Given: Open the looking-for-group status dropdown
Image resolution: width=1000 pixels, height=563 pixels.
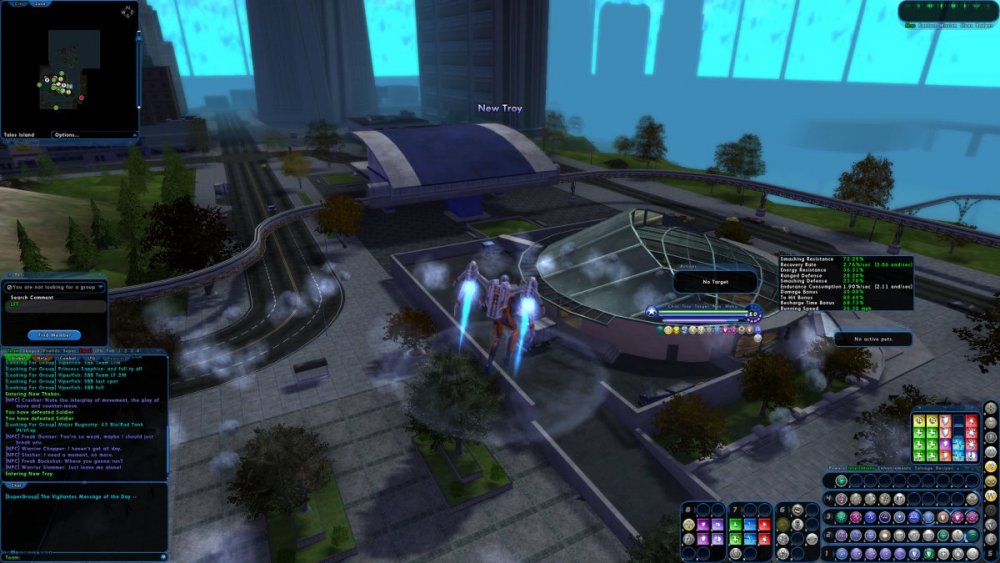Looking at the screenshot, I should 55,287.
